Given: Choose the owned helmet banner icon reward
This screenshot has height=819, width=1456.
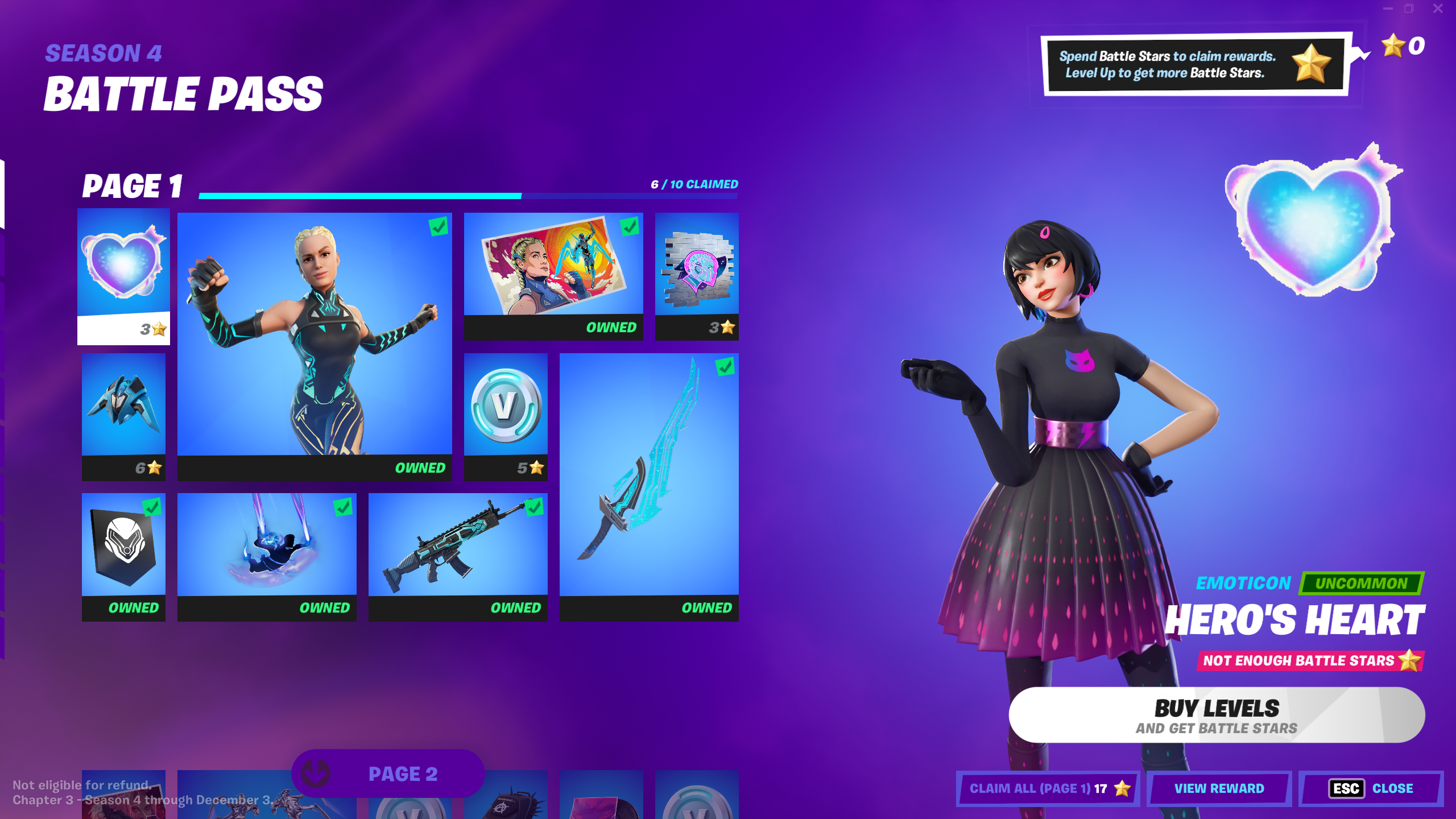Looking at the screenshot, I should point(123,556).
